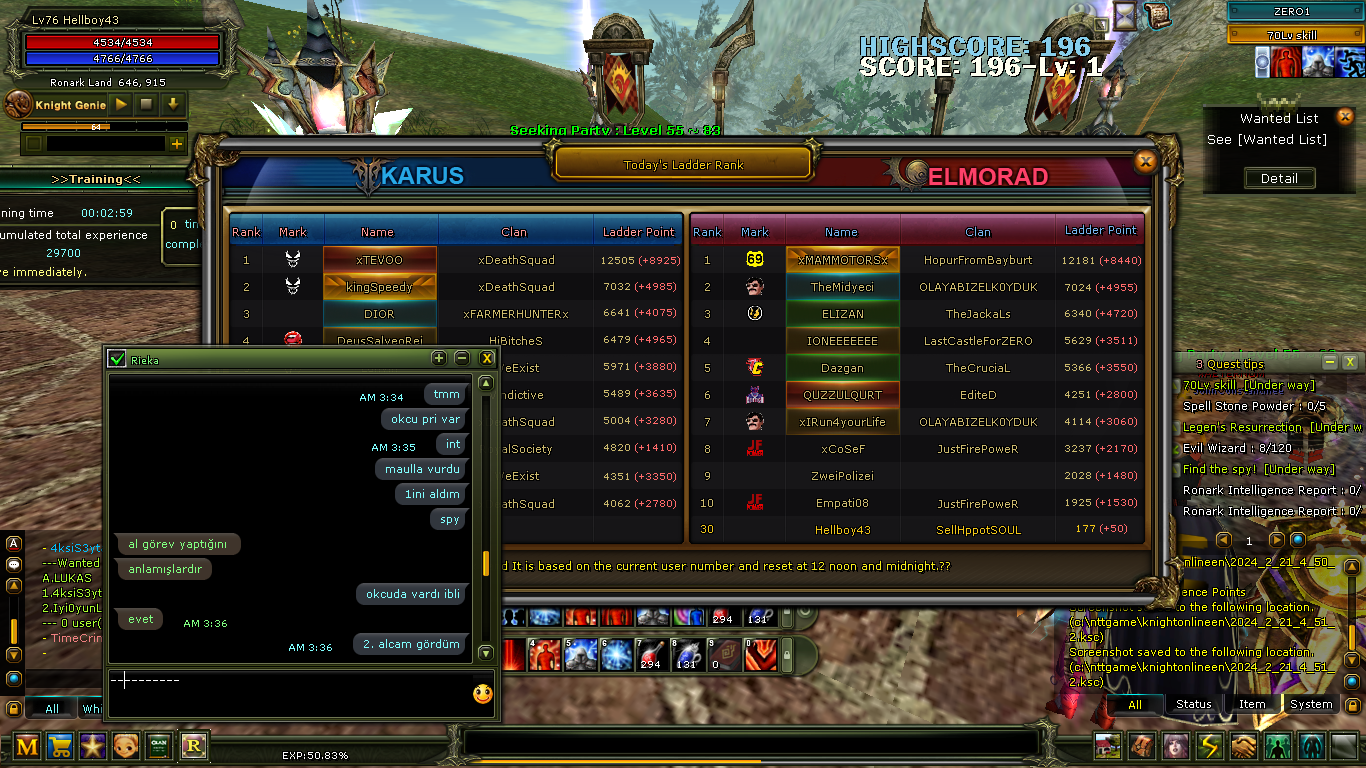Image resolution: width=1366 pixels, height=768 pixels.
Task: Open the Wanted List Detail button
Action: [1279, 178]
